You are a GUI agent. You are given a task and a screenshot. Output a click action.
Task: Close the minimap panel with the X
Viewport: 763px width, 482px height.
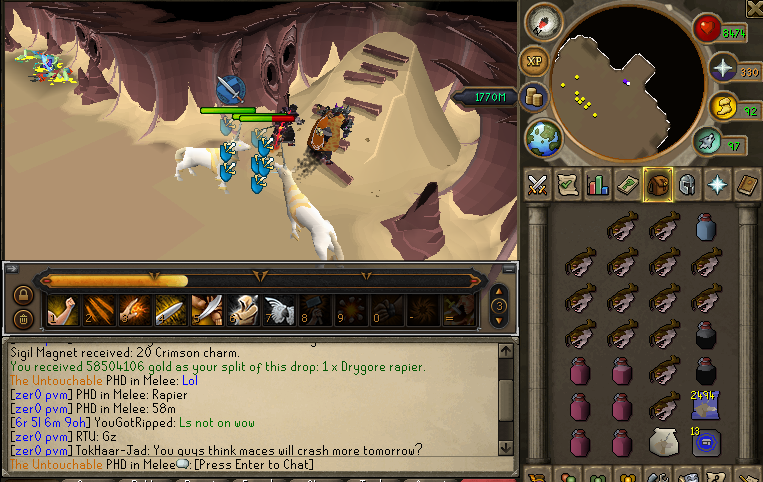753,8
